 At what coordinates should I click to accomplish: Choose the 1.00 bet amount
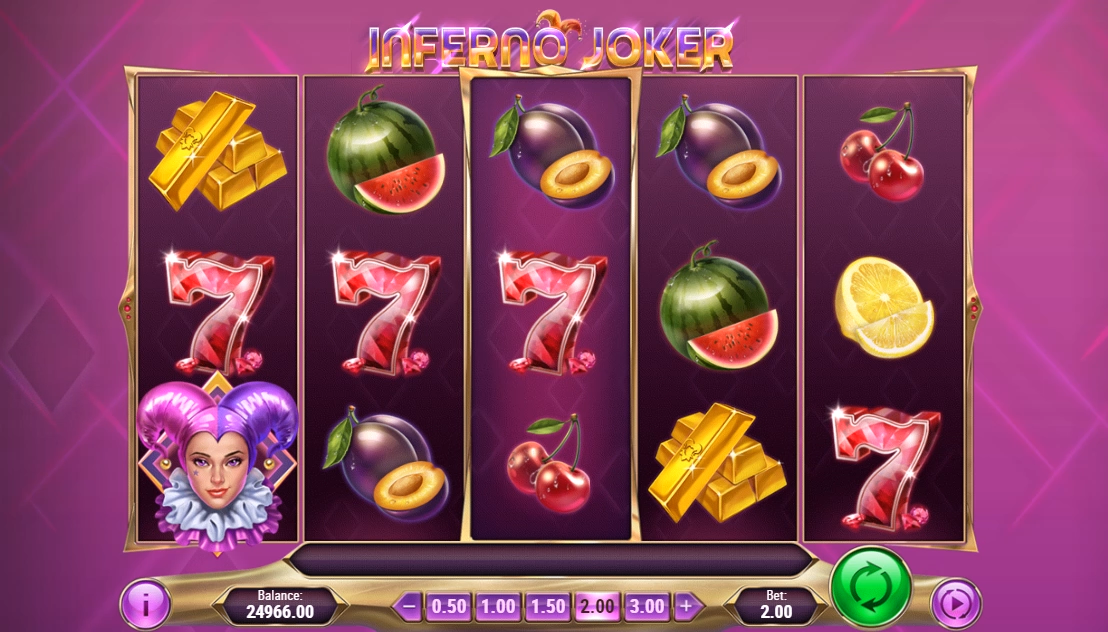497,606
